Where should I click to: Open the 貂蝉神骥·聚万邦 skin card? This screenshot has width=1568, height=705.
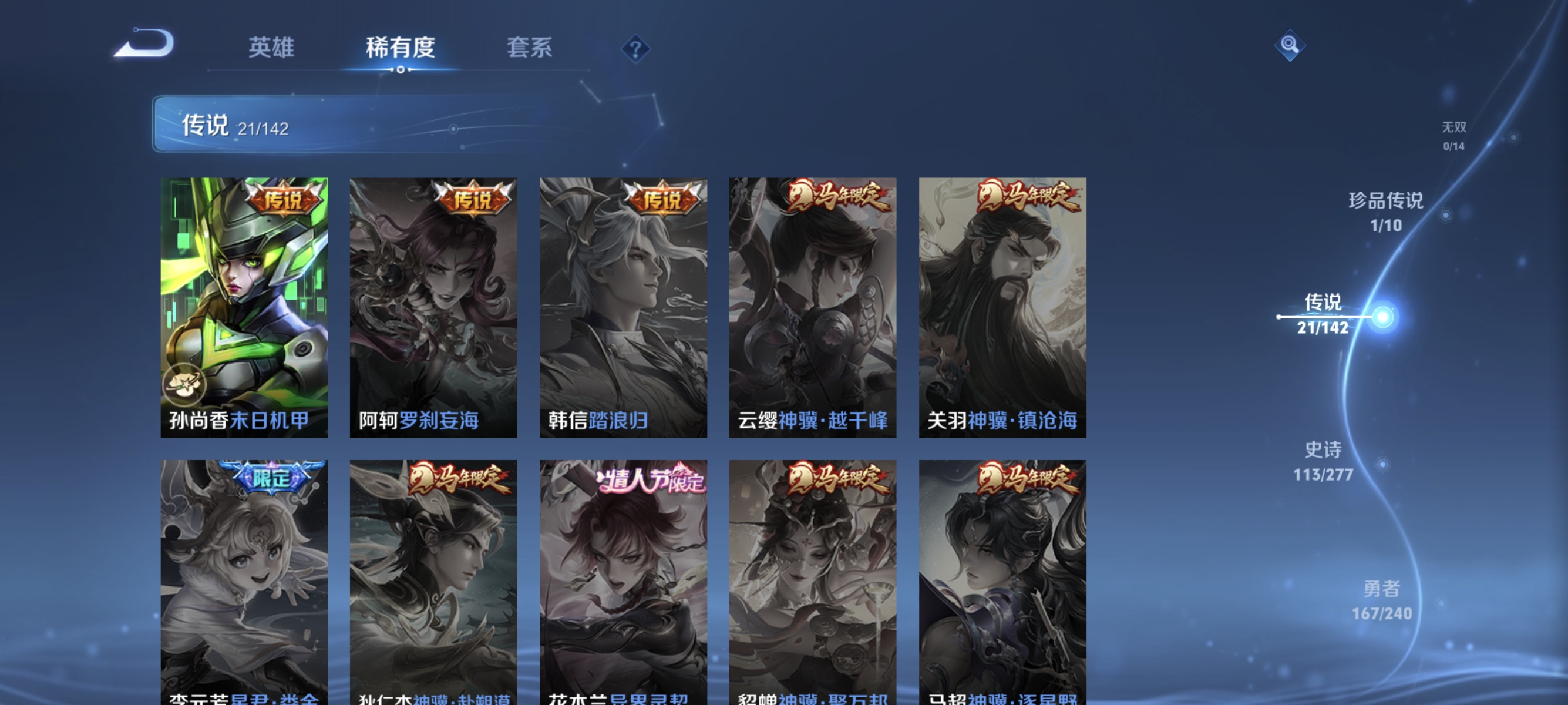pyautogui.click(x=813, y=578)
